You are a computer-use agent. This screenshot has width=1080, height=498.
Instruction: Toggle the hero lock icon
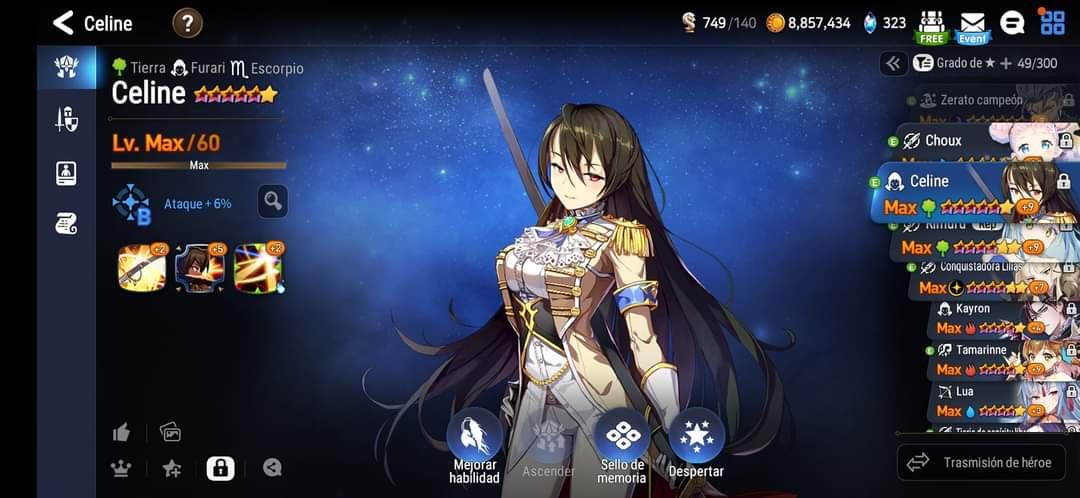click(220, 467)
